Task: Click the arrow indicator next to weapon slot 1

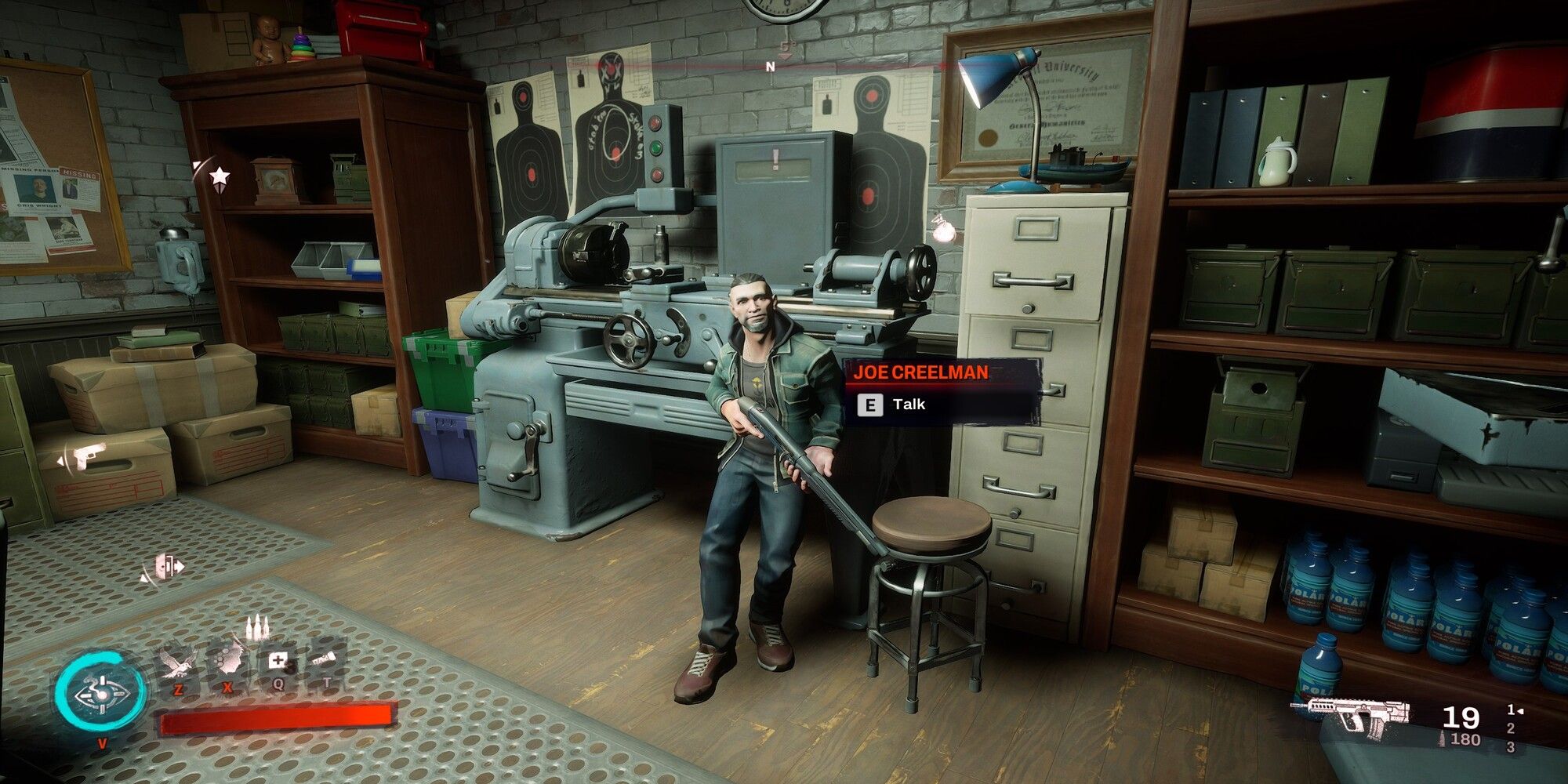Action: point(1520,710)
